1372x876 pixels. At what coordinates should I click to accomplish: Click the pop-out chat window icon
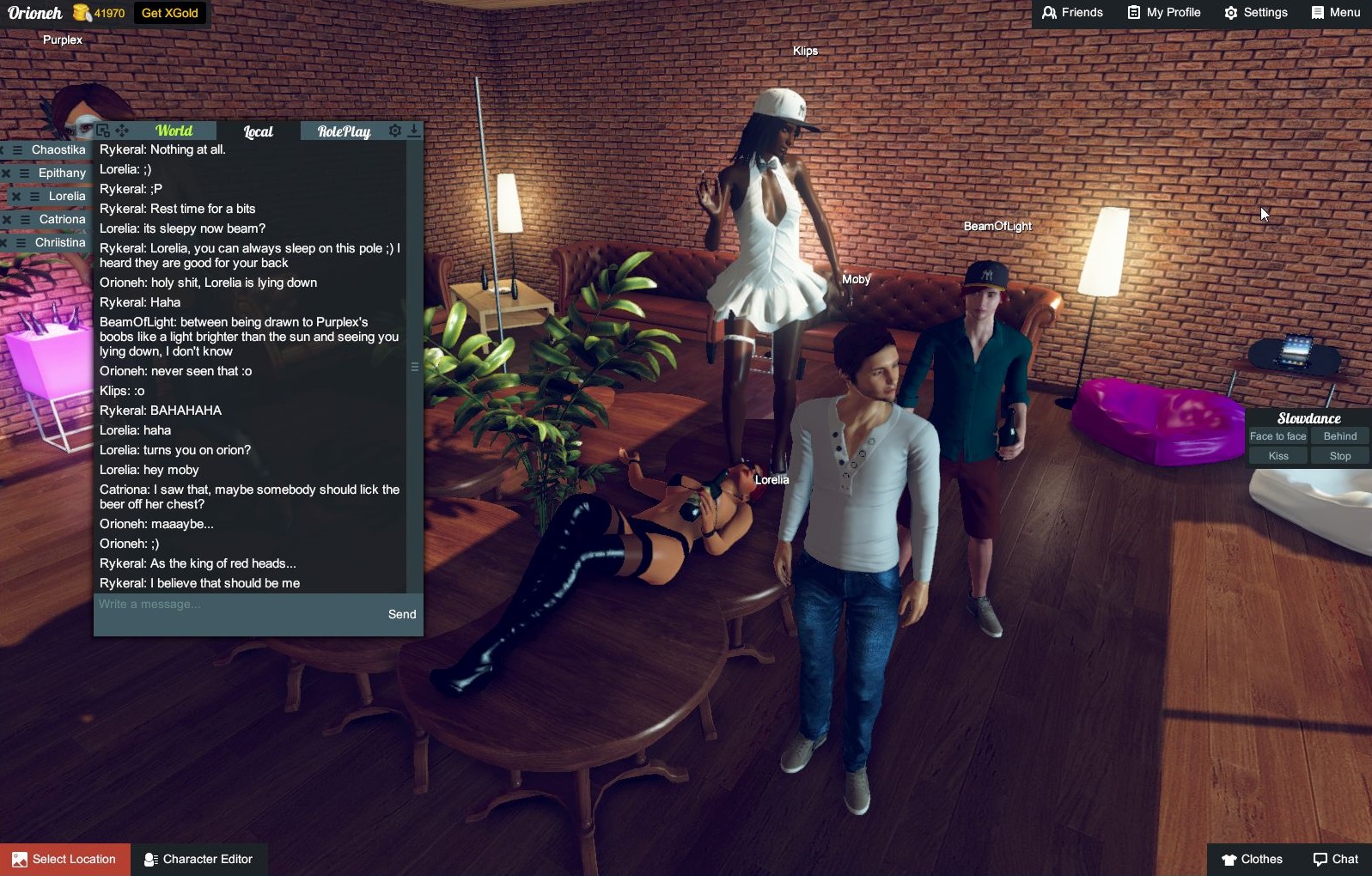click(x=103, y=131)
